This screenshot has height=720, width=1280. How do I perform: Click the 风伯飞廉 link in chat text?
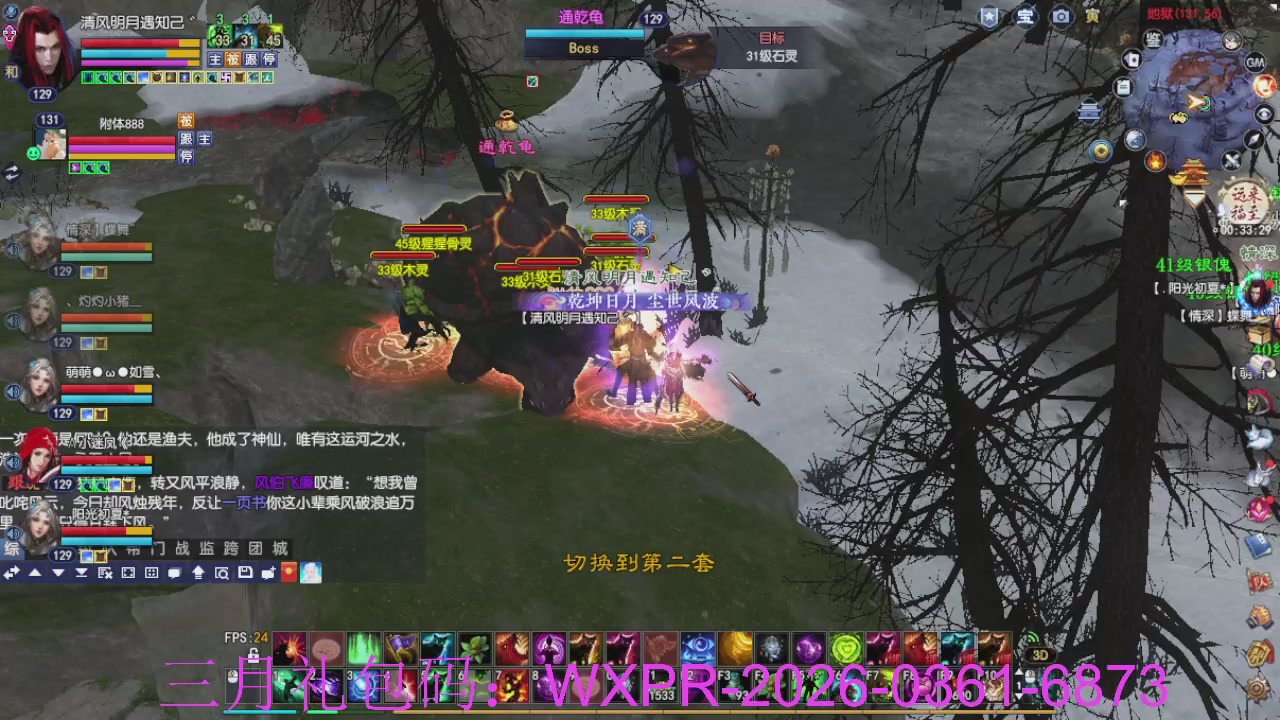pyautogui.click(x=283, y=483)
